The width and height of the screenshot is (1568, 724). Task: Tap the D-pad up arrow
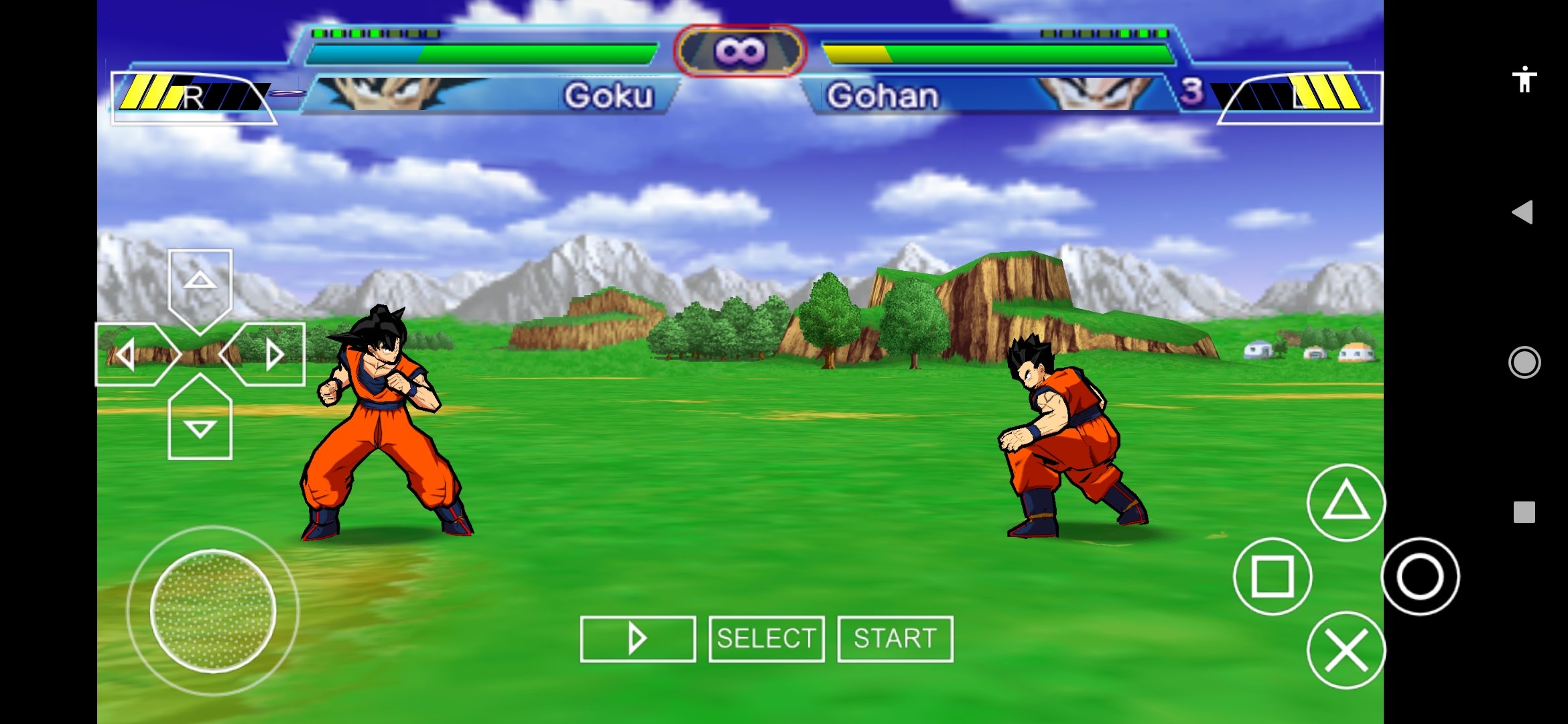pos(200,285)
